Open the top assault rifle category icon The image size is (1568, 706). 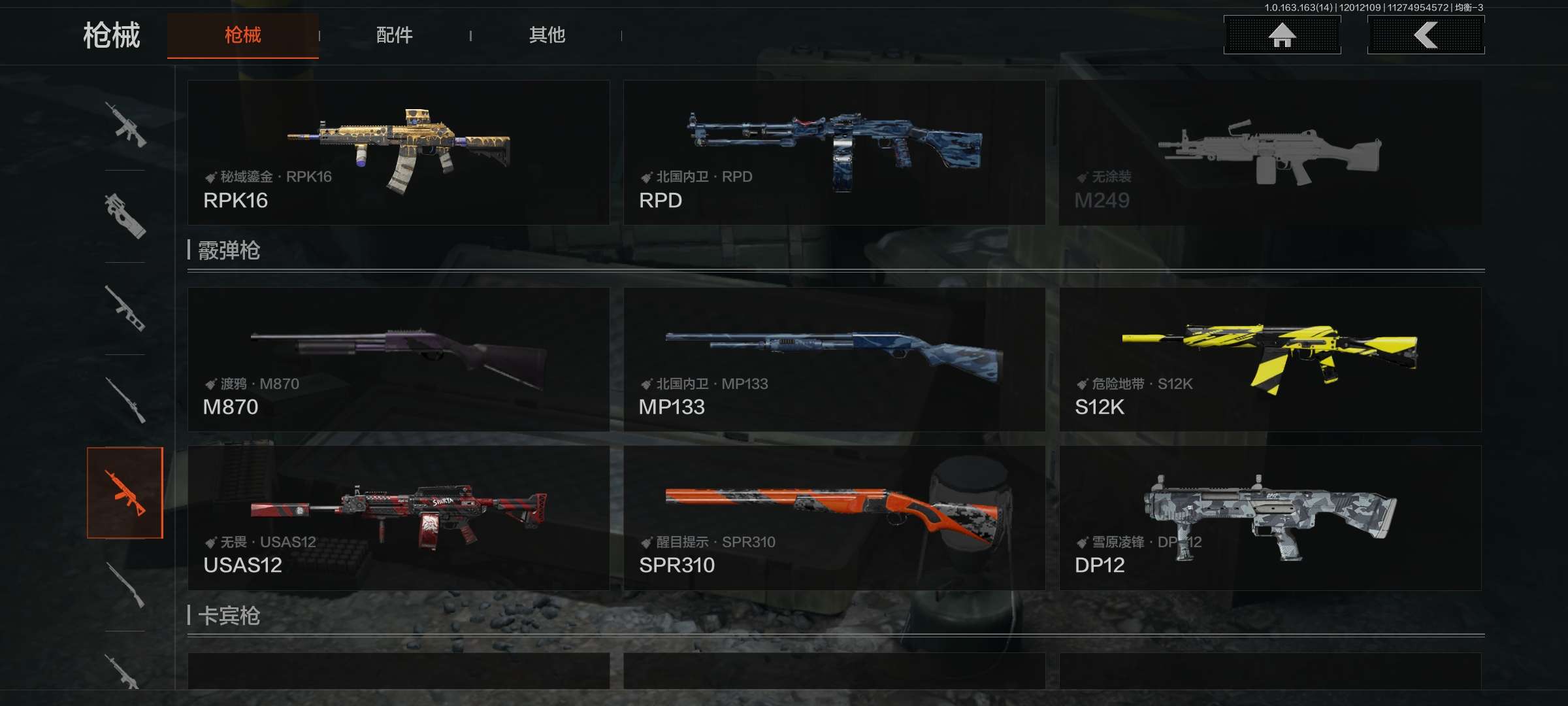click(x=125, y=124)
